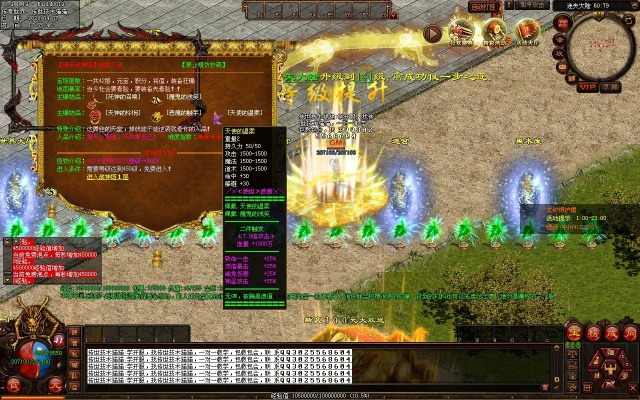Click the round play arrow button
640x400 pixels.
point(432,33)
